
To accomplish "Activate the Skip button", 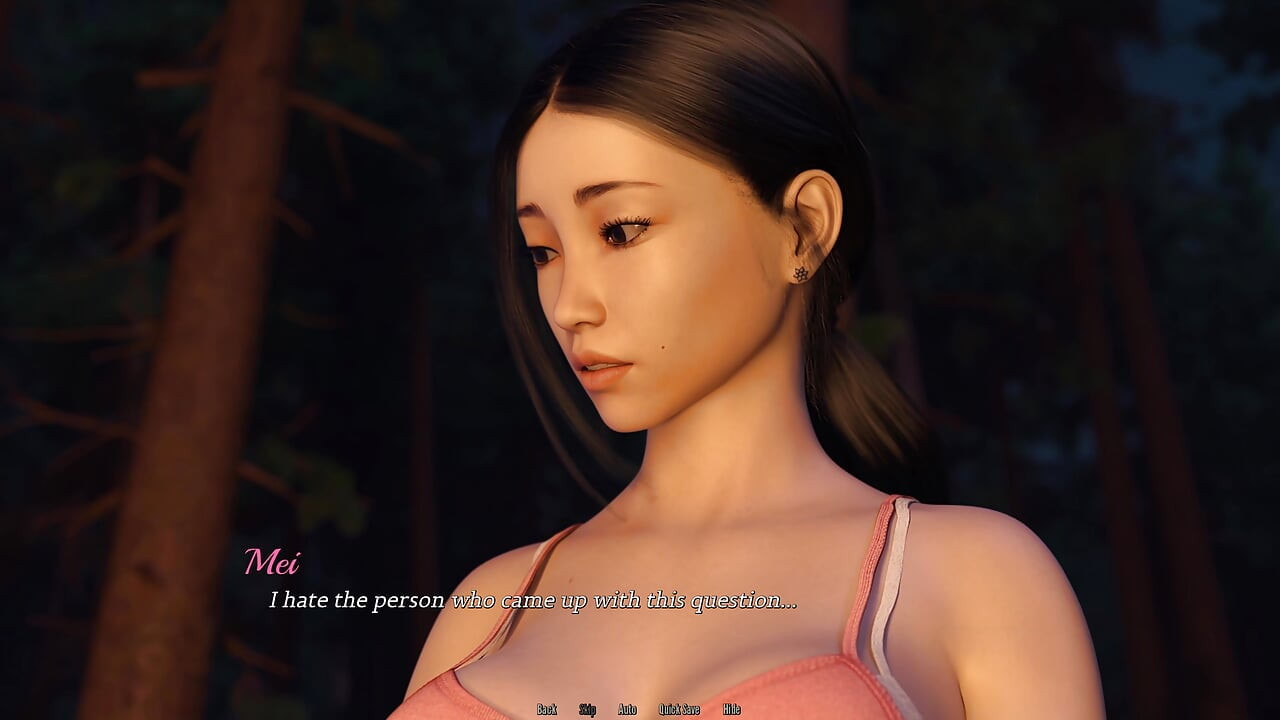I will (x=587, y=709).
